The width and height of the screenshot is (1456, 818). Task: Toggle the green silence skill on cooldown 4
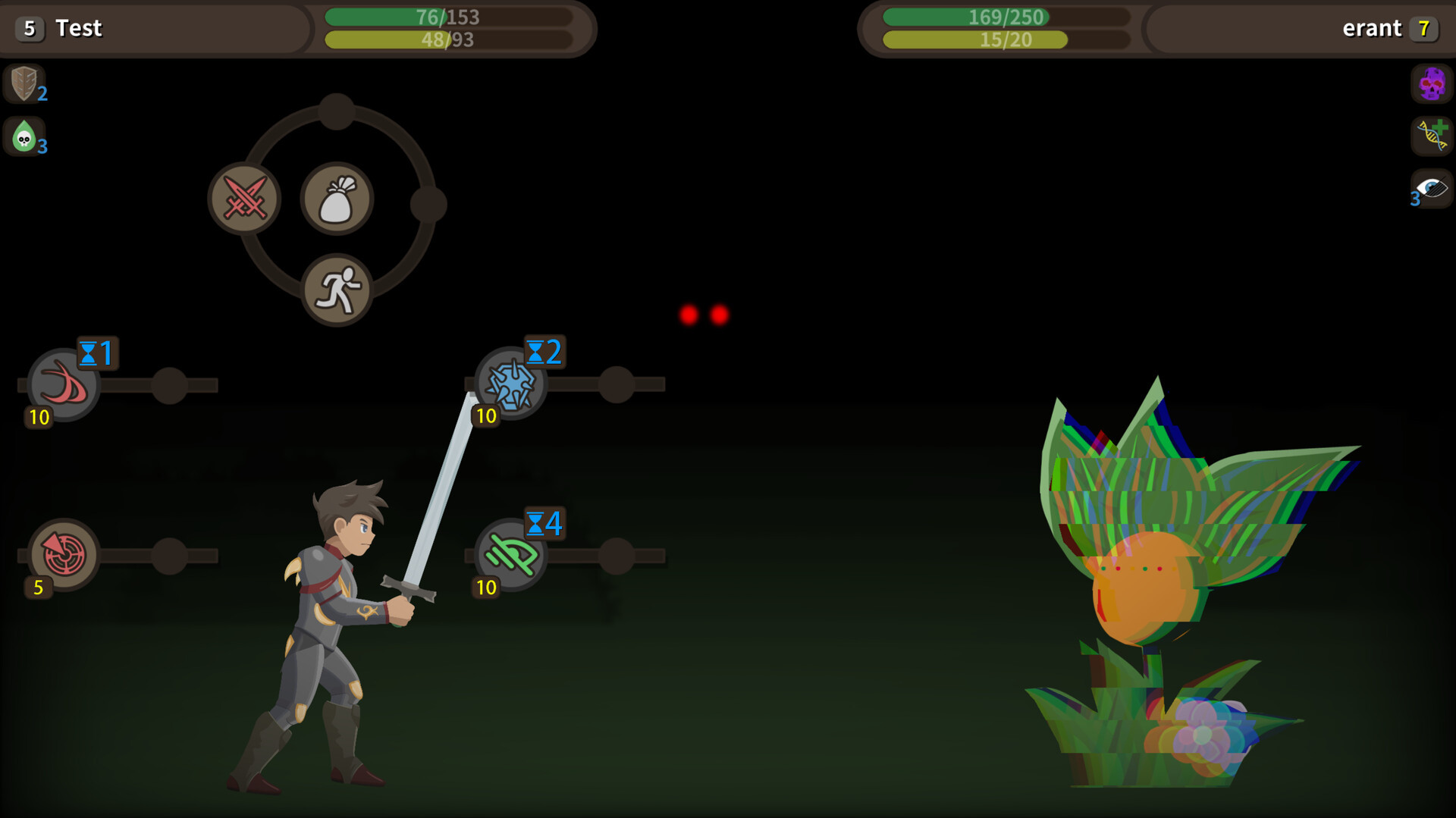point(510,556)
